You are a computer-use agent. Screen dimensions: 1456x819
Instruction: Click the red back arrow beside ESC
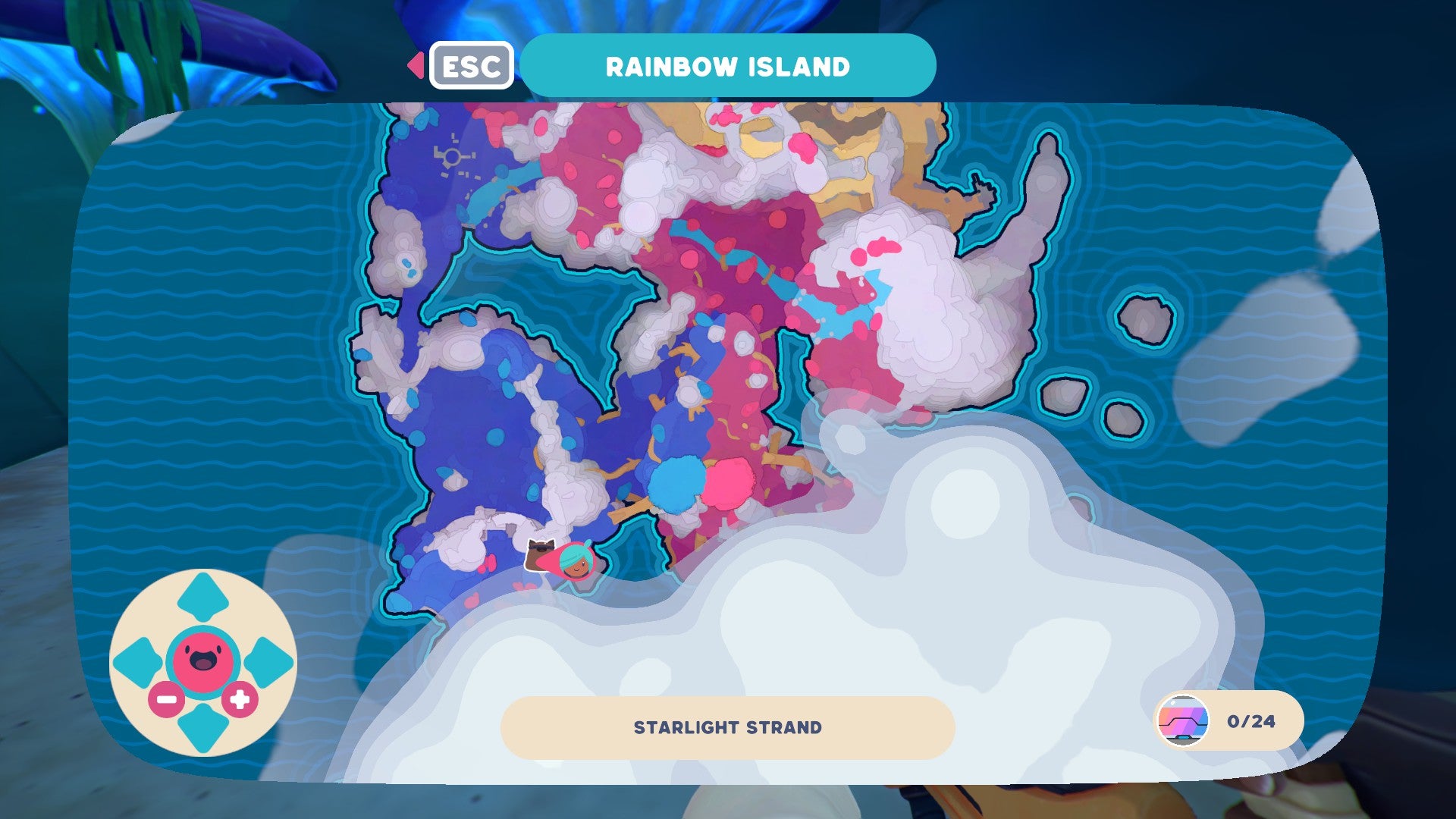point(416,65)
